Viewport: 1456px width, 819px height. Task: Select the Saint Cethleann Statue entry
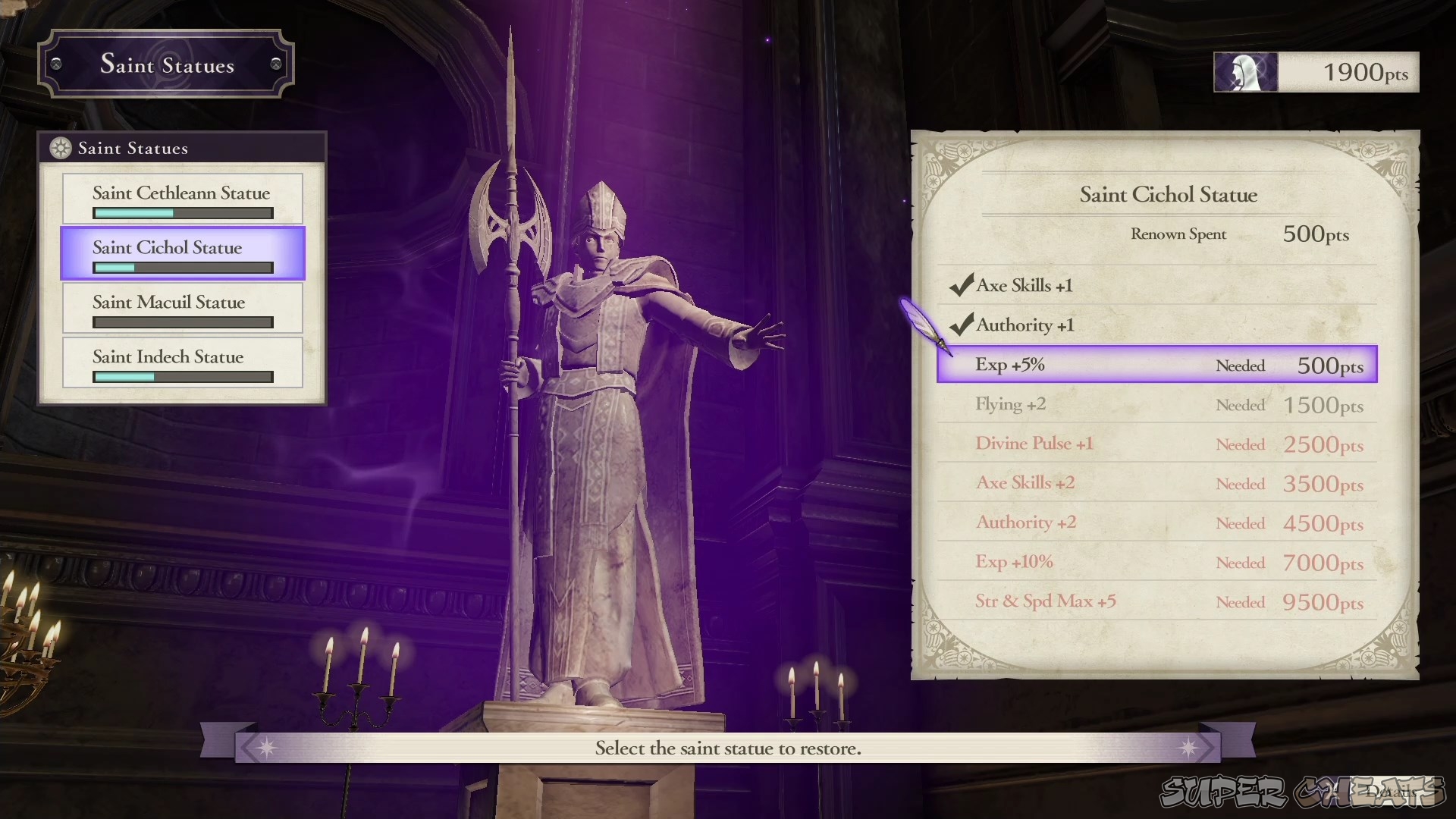pyautogui.click(x=182, y=199)
